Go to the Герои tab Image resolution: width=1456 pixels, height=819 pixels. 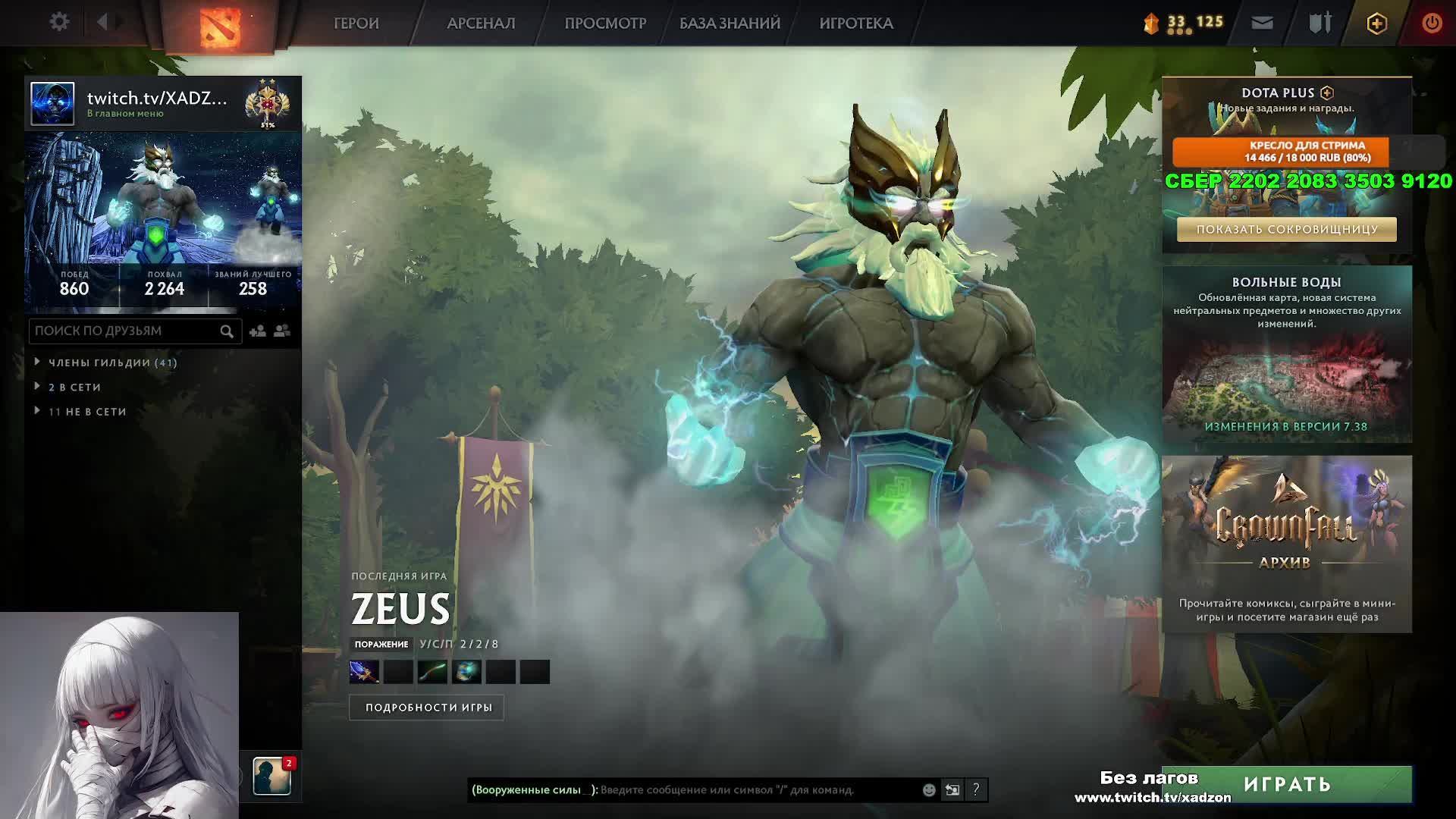tap(356, 24)
